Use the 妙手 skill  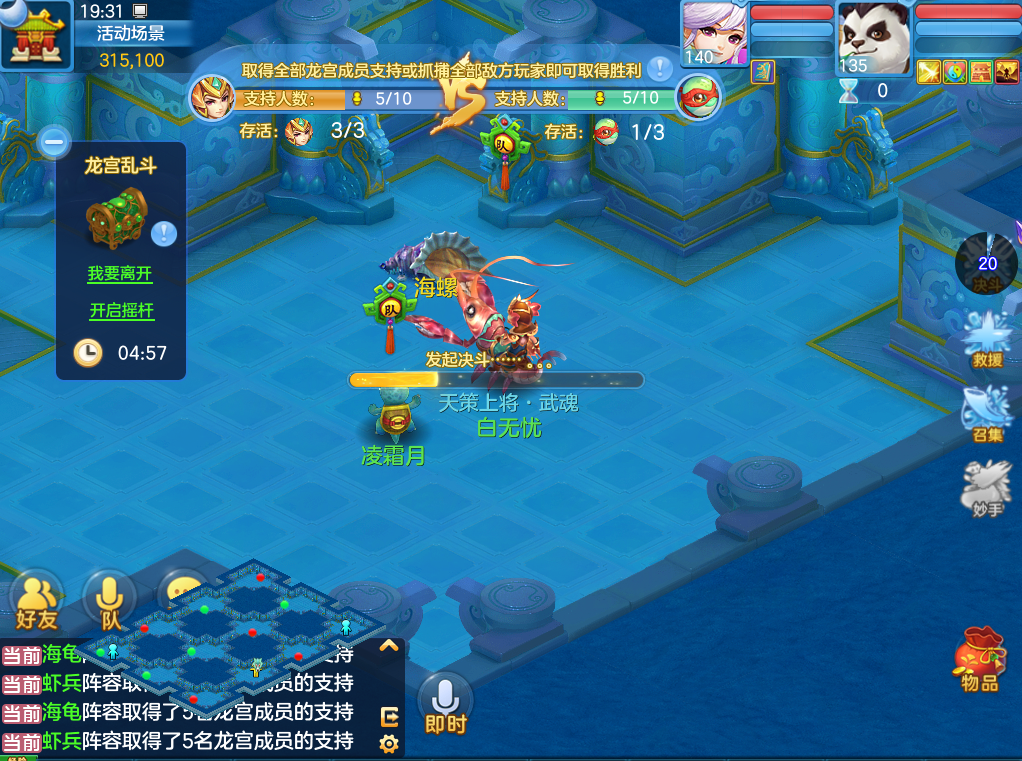tap(986, 489)
